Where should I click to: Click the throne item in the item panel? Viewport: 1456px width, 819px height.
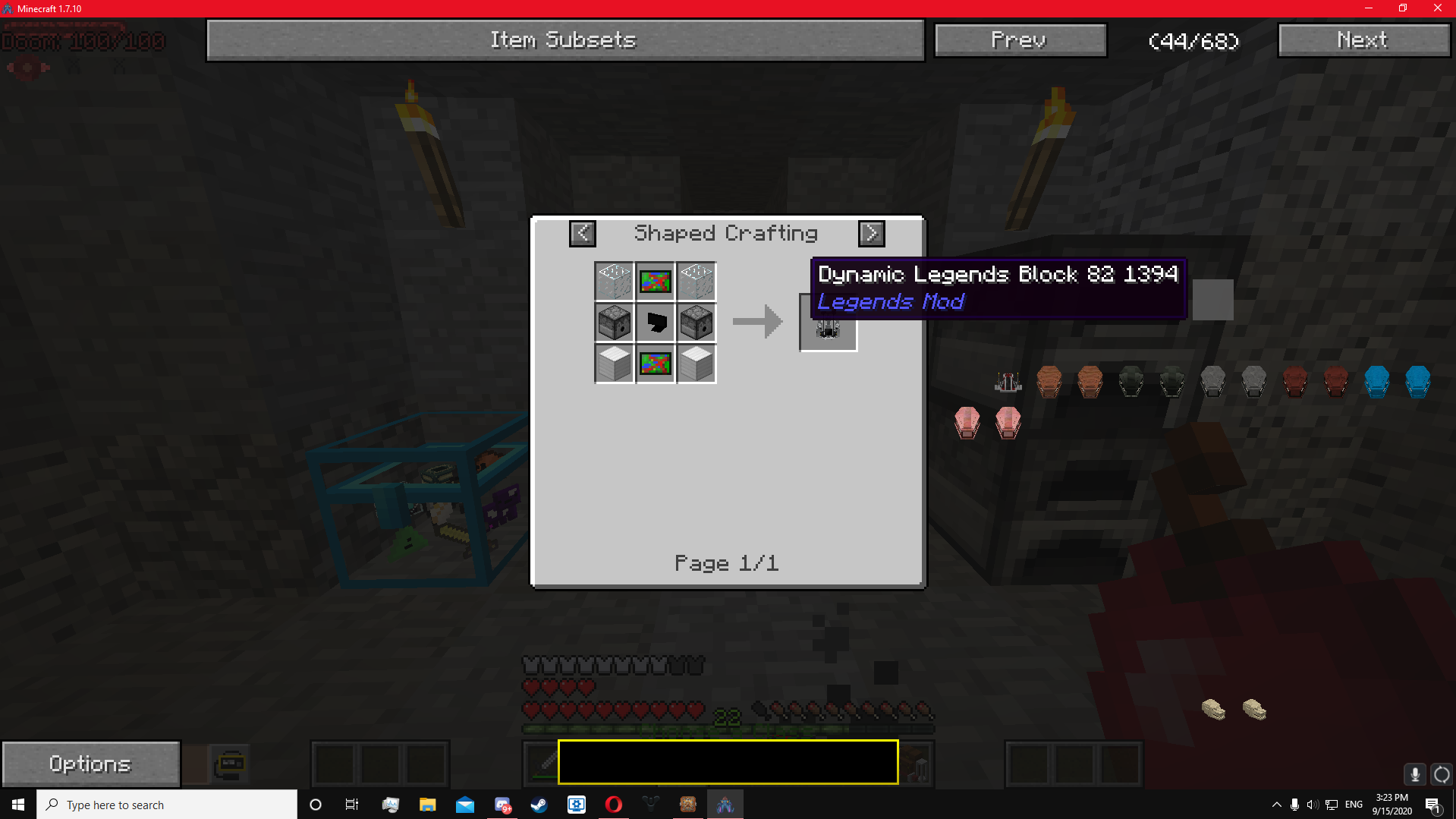tap(1007, 382)
